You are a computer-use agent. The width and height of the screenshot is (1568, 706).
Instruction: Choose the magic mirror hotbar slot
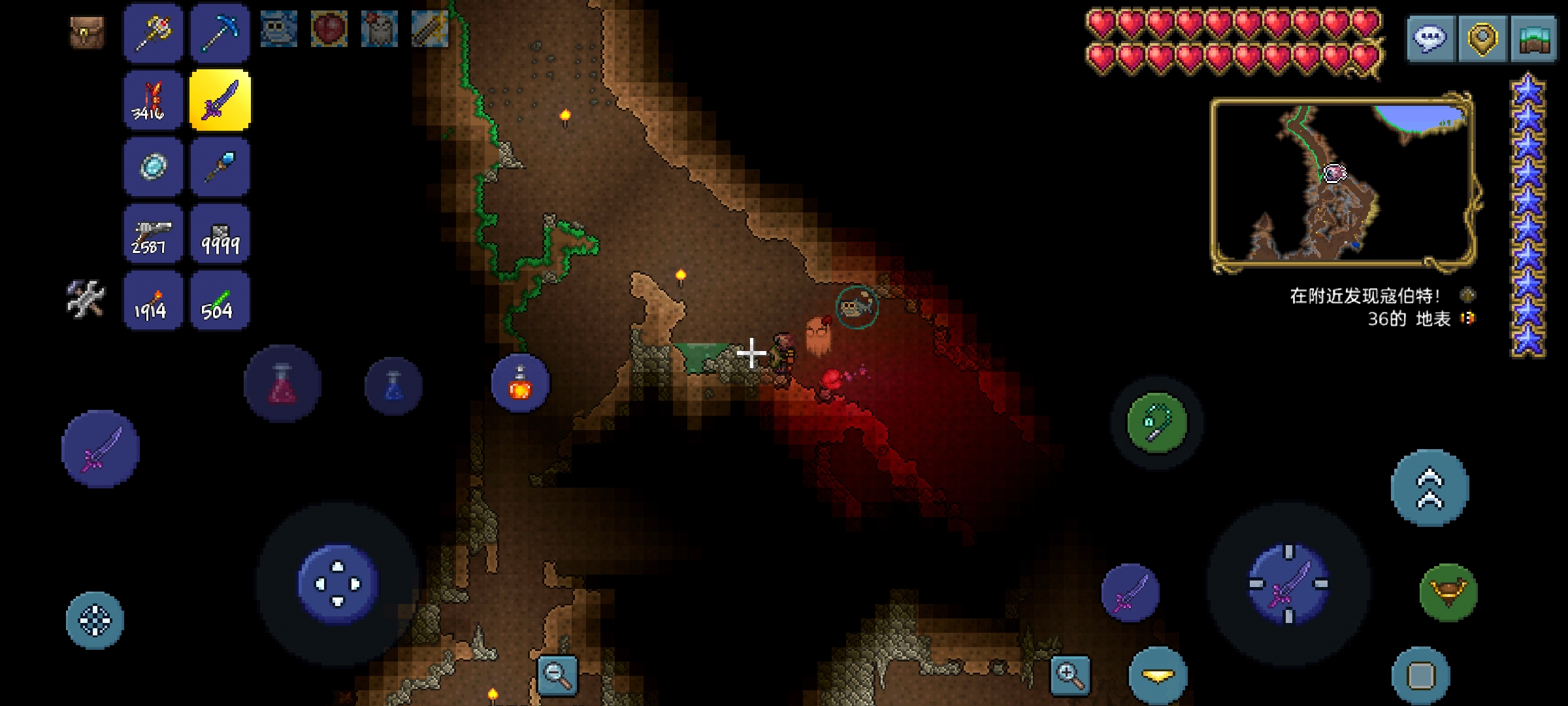[x=154, y=167]
